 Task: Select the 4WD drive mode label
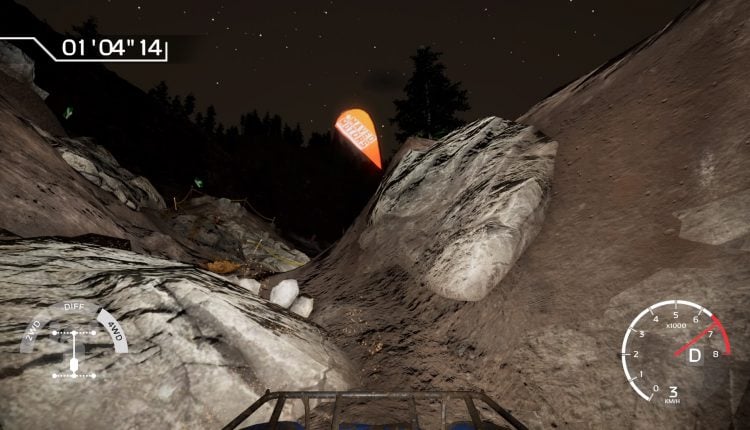(116, 333)
